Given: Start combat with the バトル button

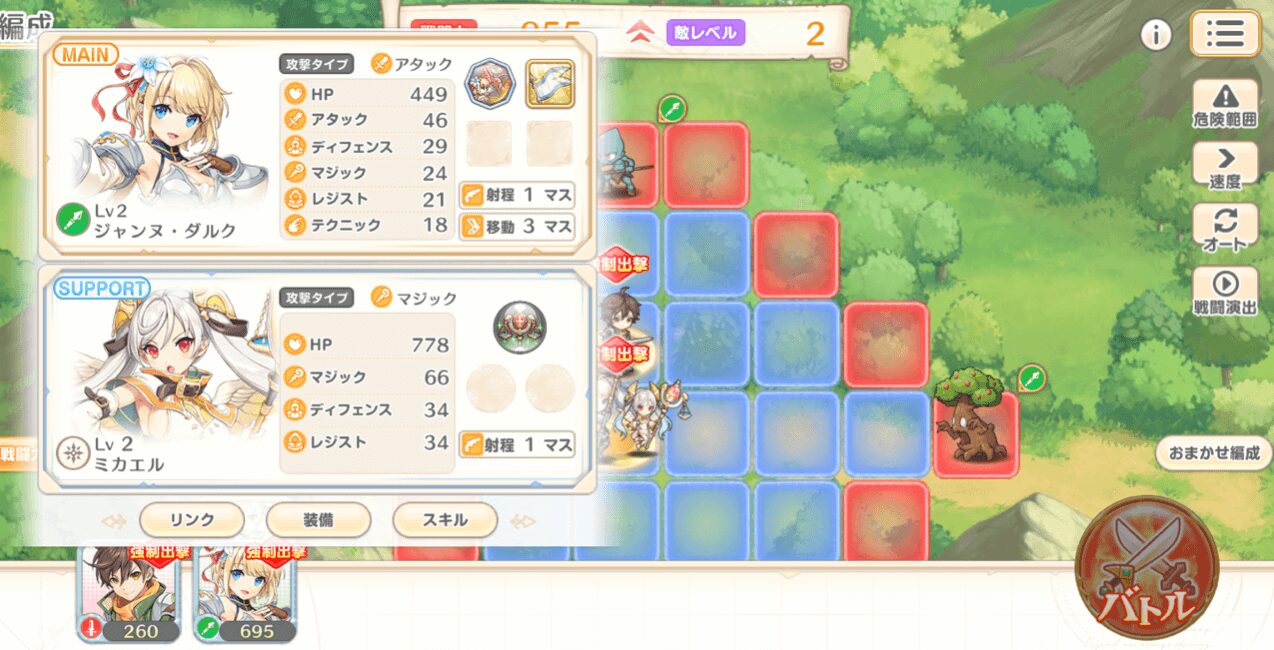Looking at the screenshot, I should [x=1146, y=567].
